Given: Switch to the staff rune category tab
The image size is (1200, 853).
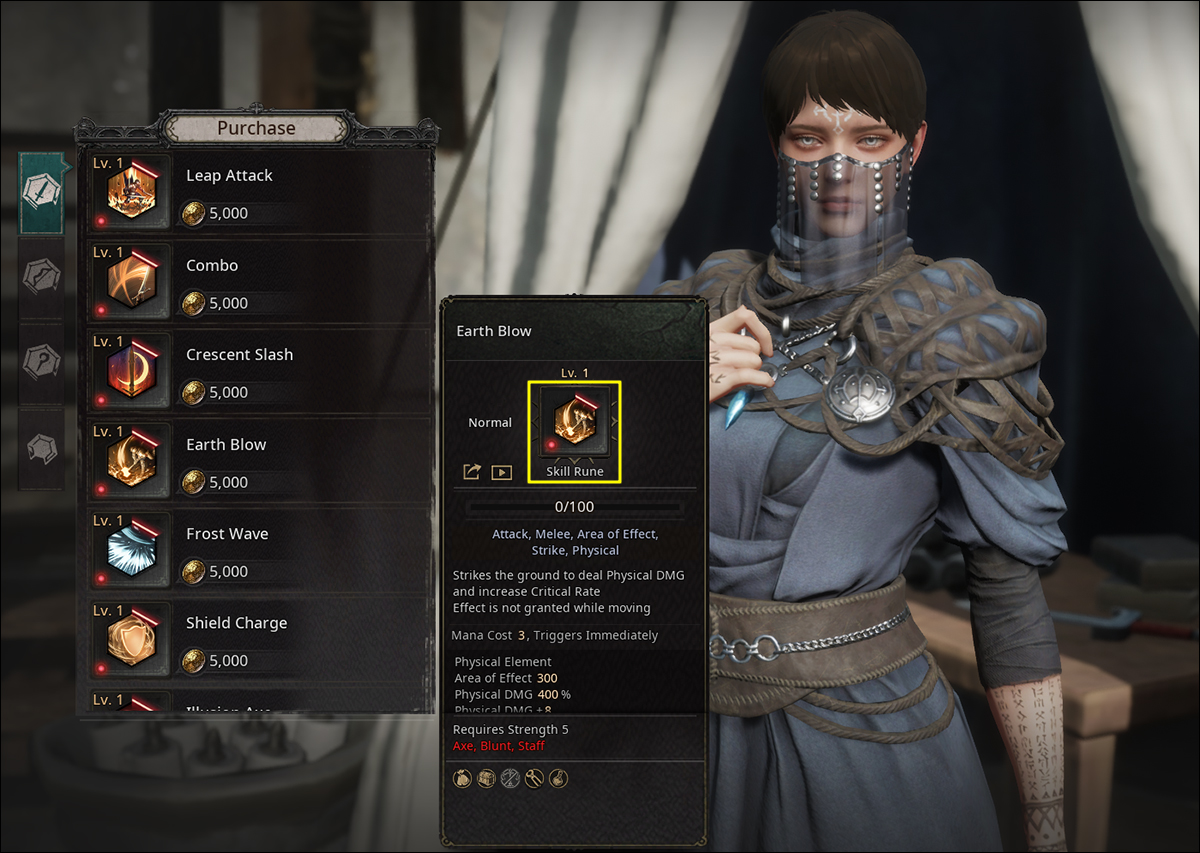Looking at the screenshot, I should pyautogui.click(x=42, y=361).
